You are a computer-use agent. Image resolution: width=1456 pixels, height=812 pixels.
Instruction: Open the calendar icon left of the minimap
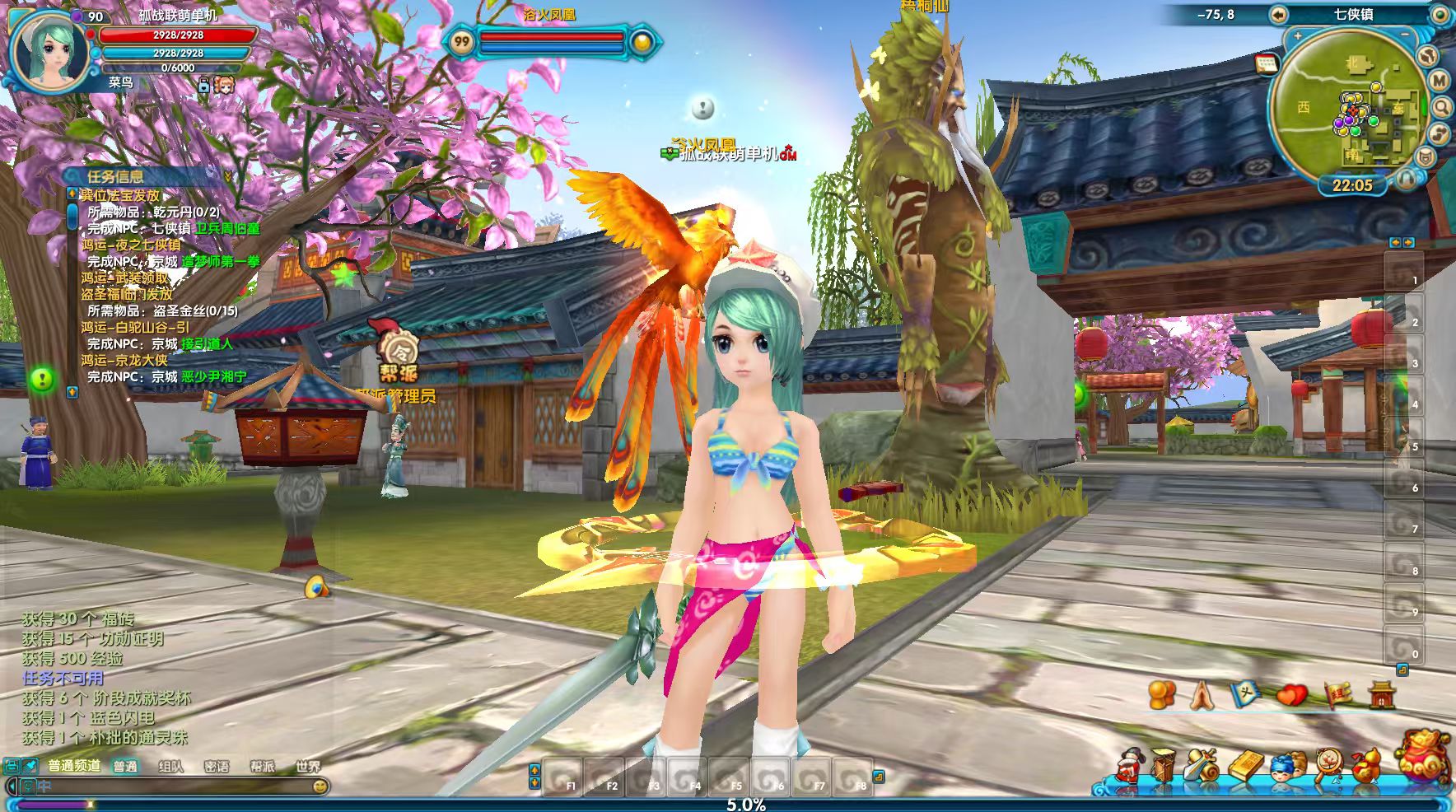pos(1266,64)
